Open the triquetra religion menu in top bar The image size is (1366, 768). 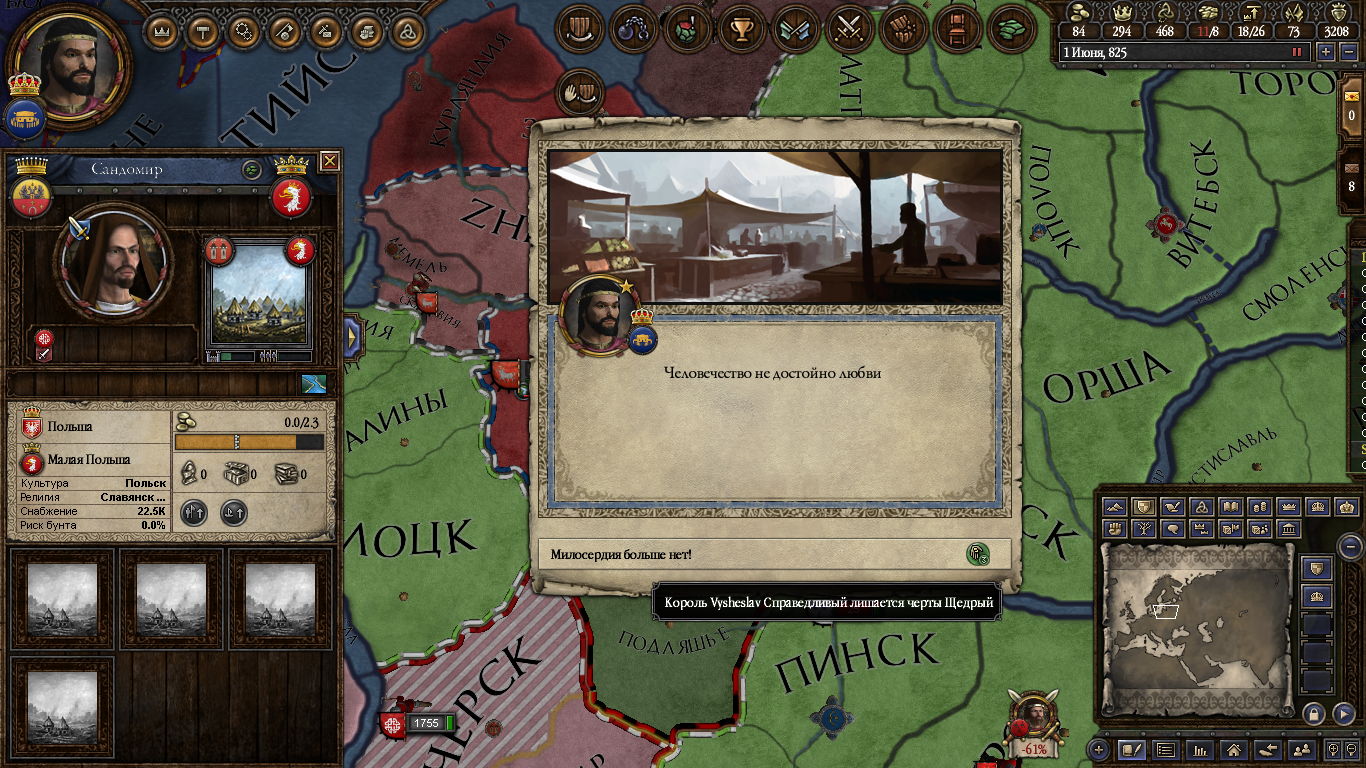pyautogui.click(x=406, y=32)
